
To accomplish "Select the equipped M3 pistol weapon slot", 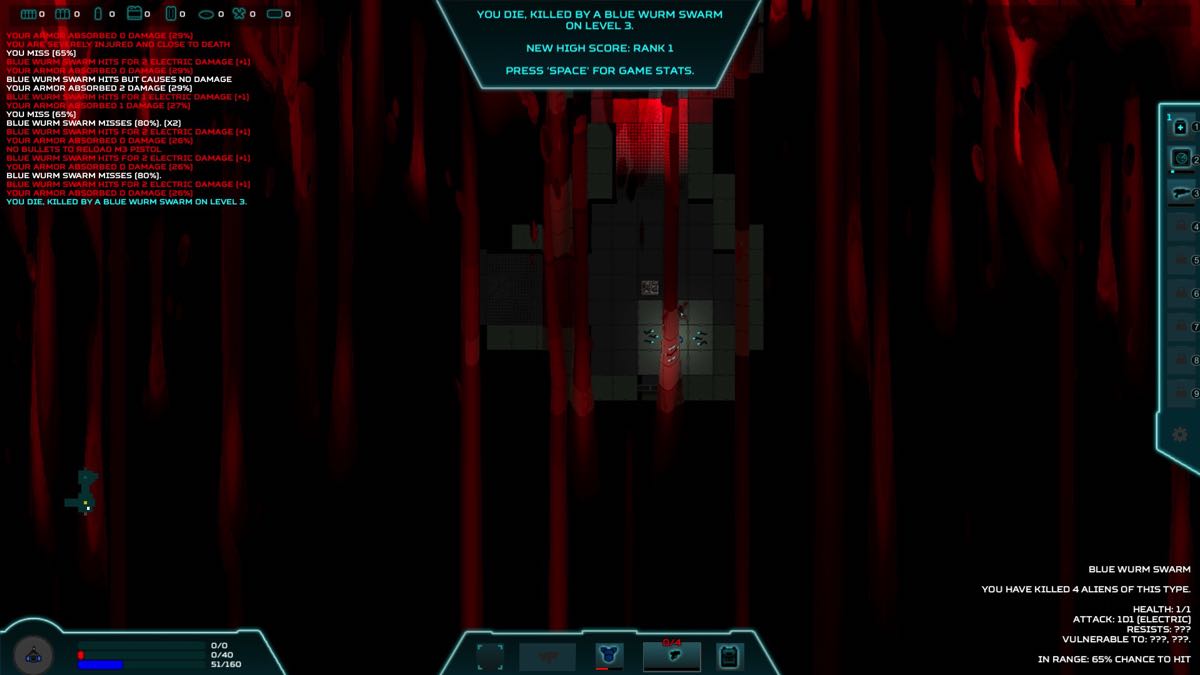I will (x=672, y=656).
